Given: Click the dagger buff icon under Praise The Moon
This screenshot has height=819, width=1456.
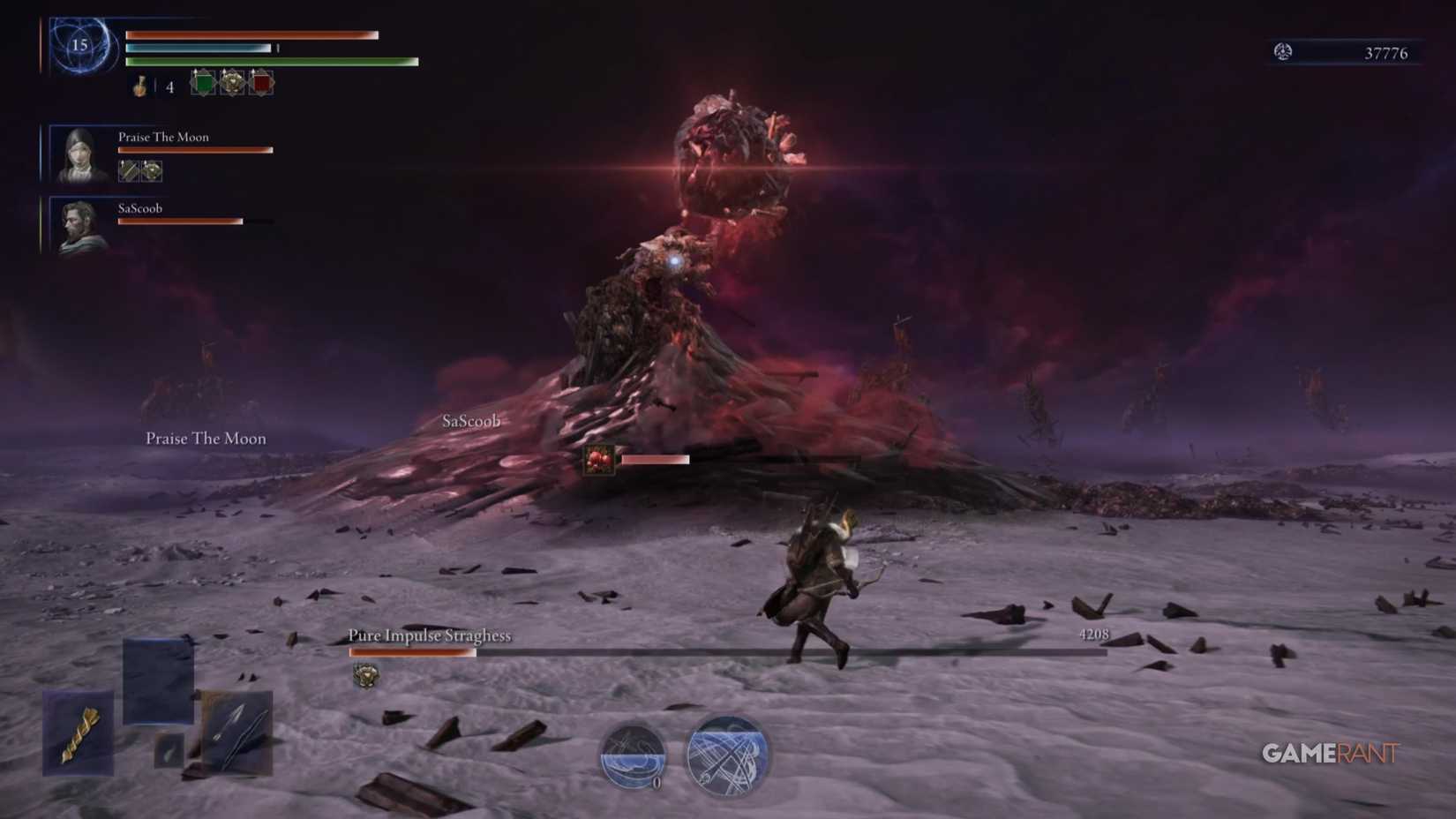Looking at the screenshot, I should pos(129,171).
